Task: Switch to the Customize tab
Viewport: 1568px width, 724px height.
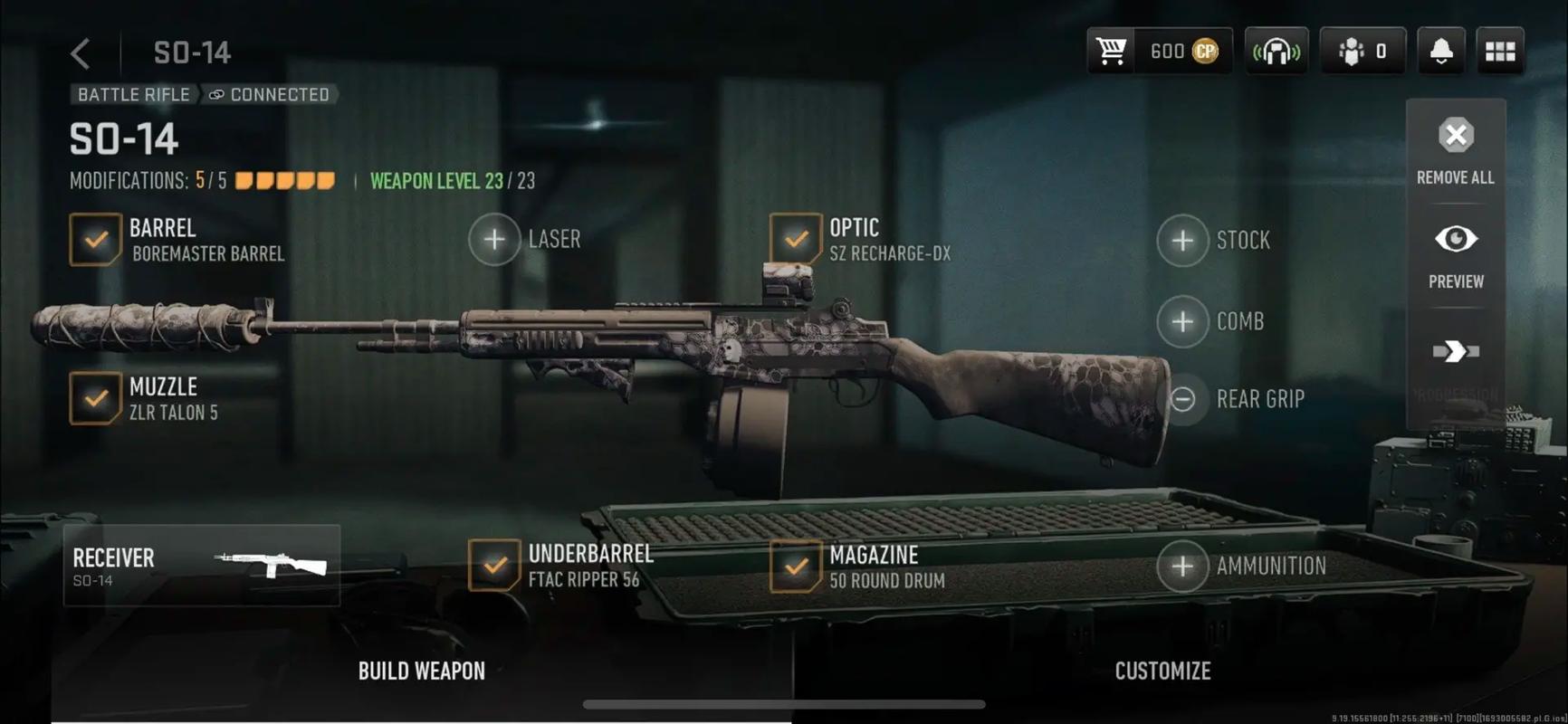Action: pos(1162,671)
